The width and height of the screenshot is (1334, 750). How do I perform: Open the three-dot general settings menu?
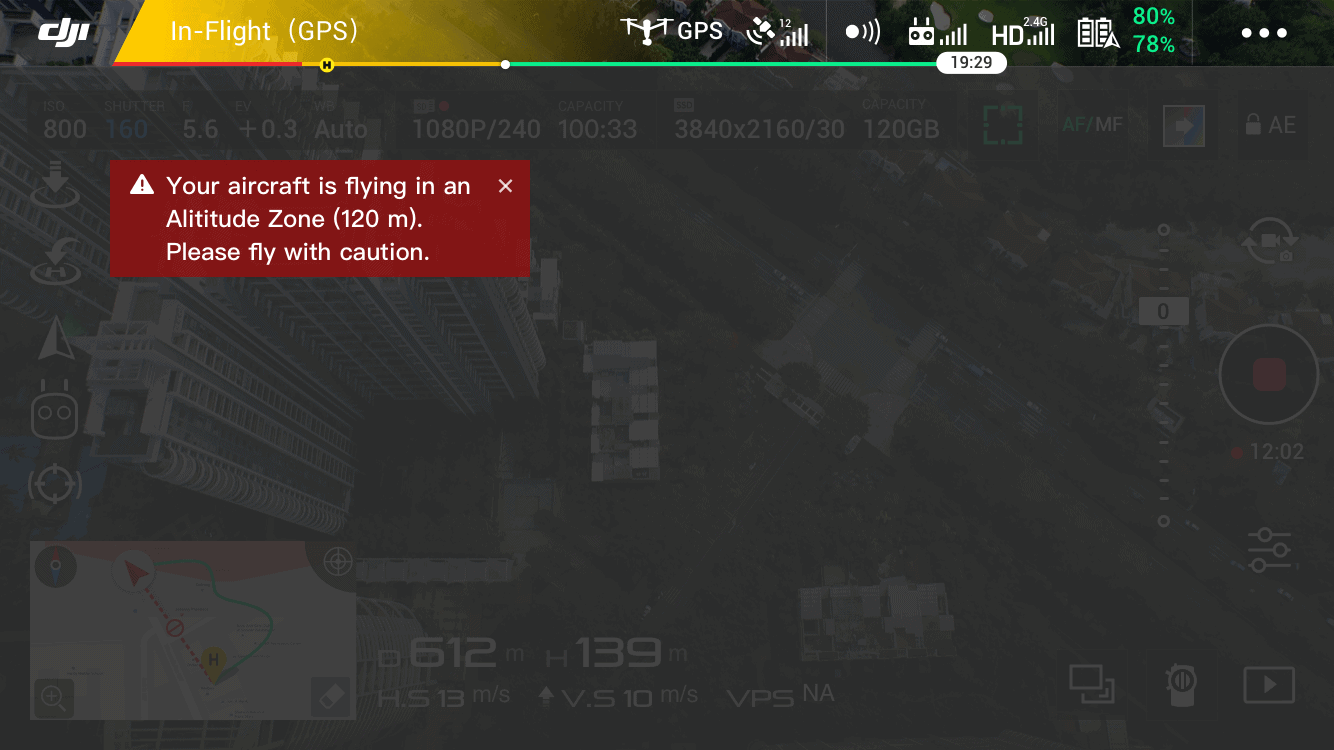tap(1264, 33)
